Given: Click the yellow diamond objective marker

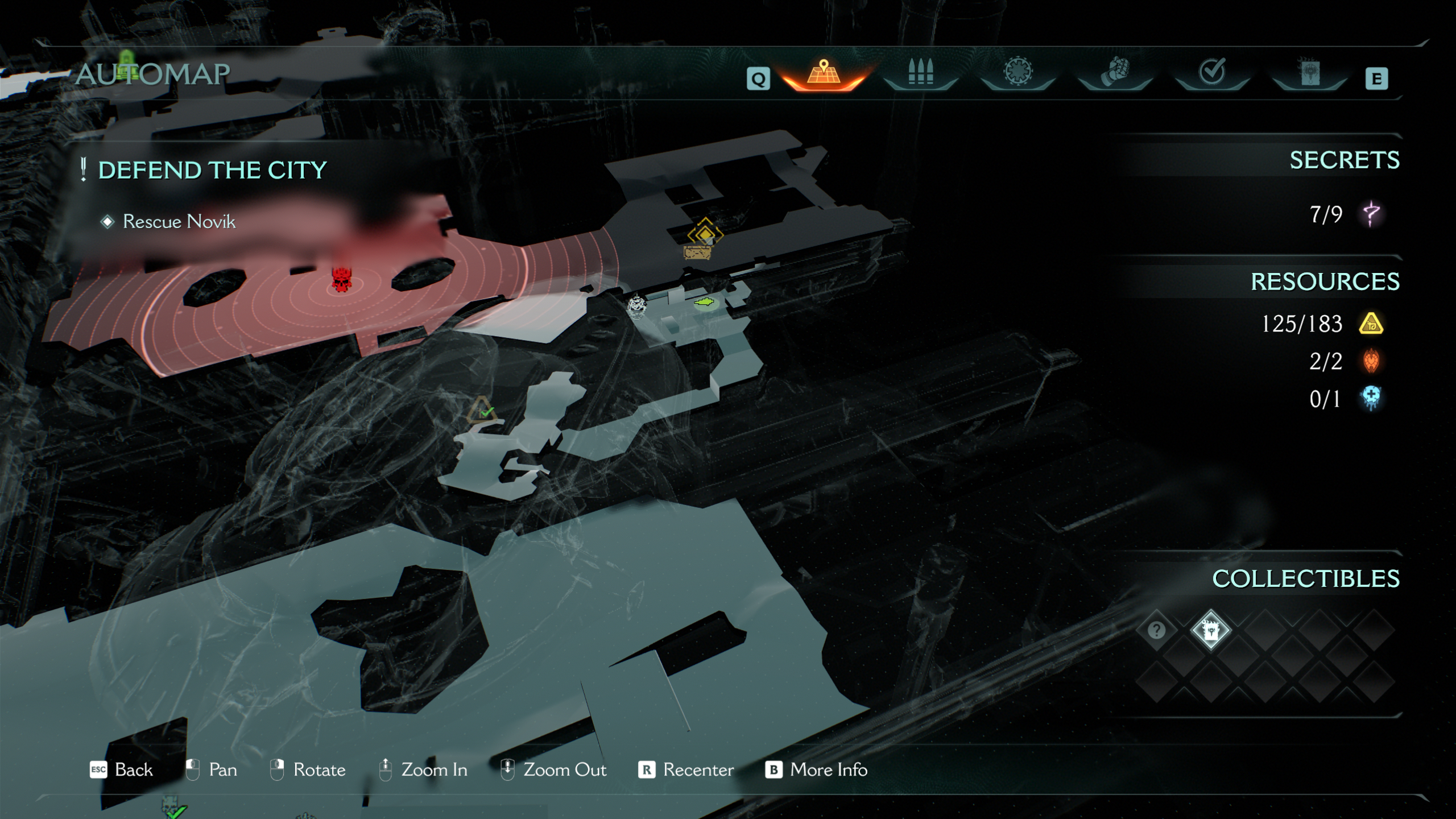Looking at the screenshot, I should point(705,233).
